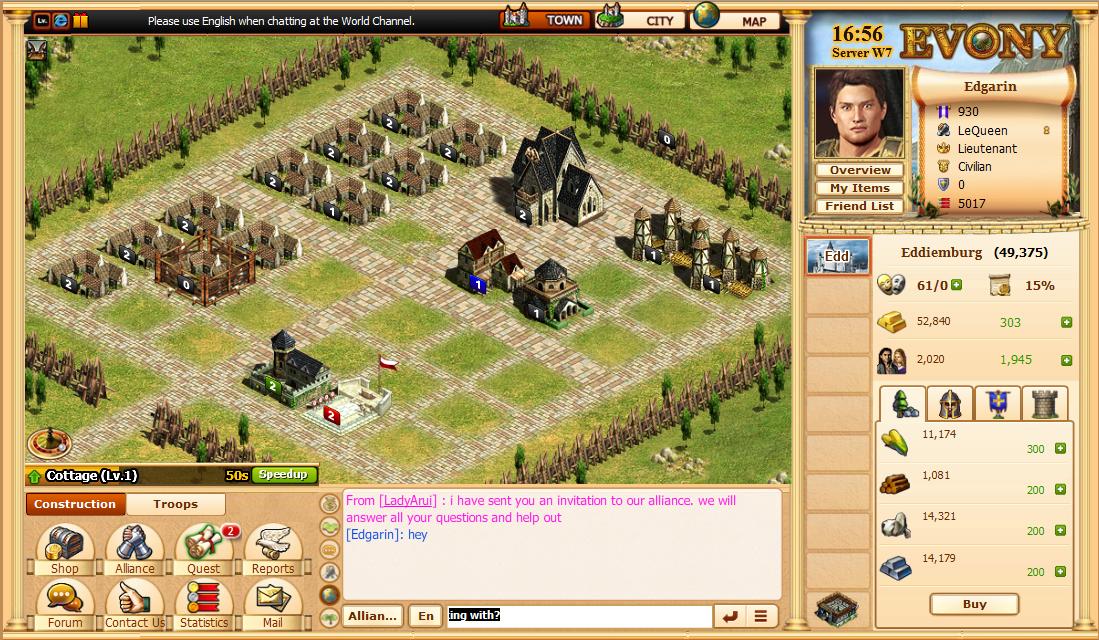Open the Reports

(272, 550)
